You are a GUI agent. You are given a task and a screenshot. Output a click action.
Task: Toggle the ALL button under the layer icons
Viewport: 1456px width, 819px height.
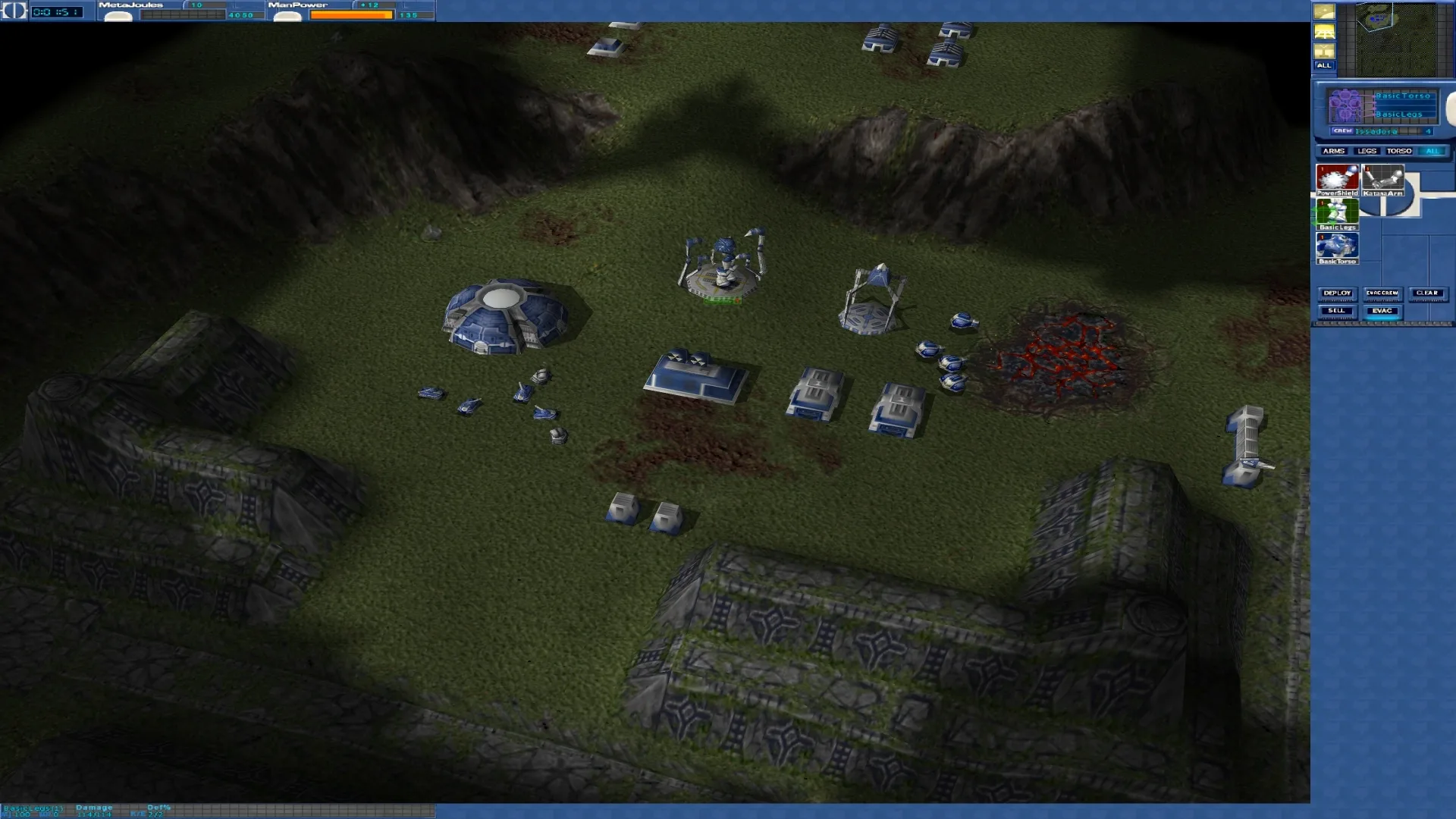point(1324,66)
